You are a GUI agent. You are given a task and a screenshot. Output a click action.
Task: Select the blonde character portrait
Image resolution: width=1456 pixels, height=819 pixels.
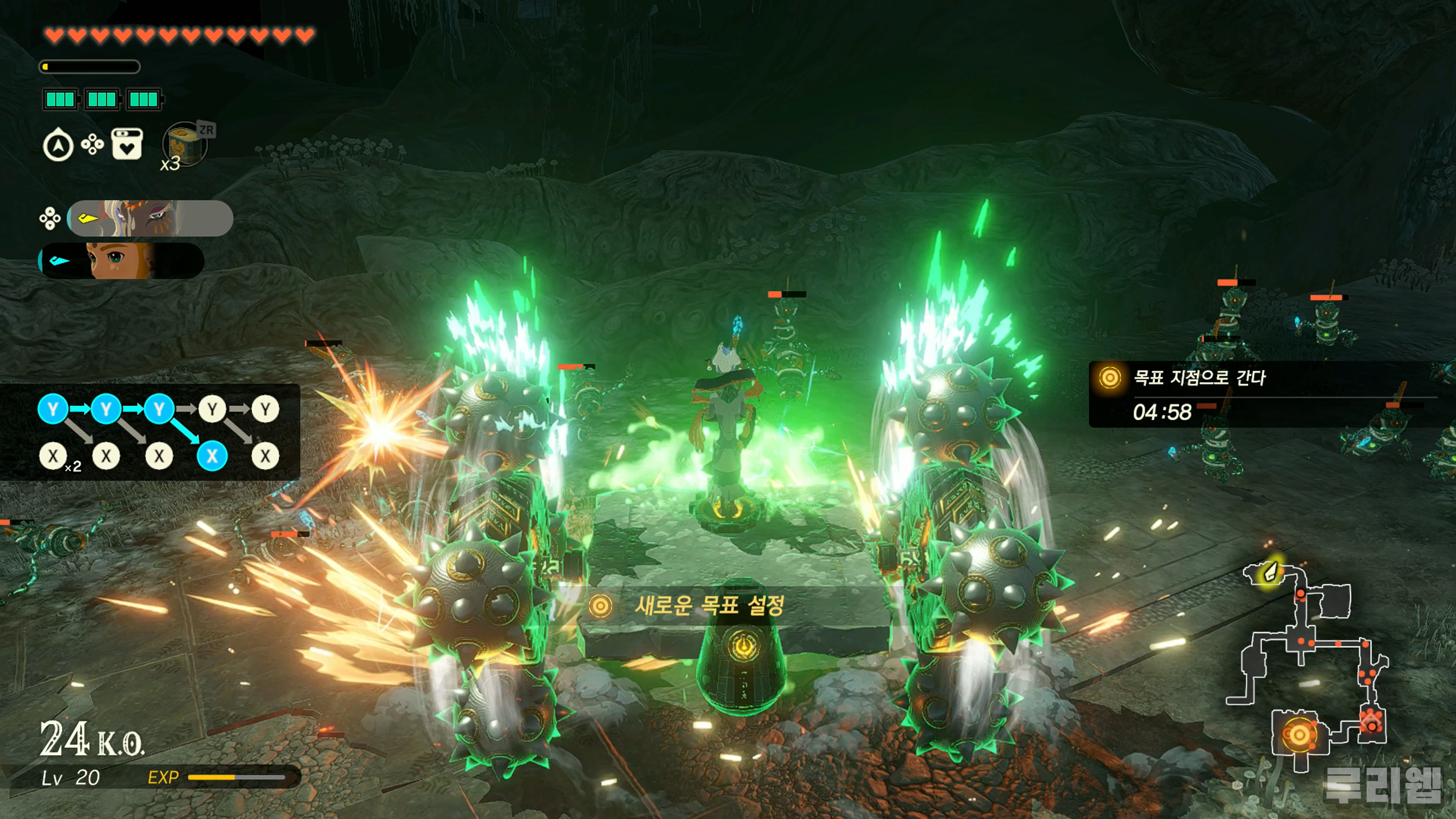click(x=121, y=260)
